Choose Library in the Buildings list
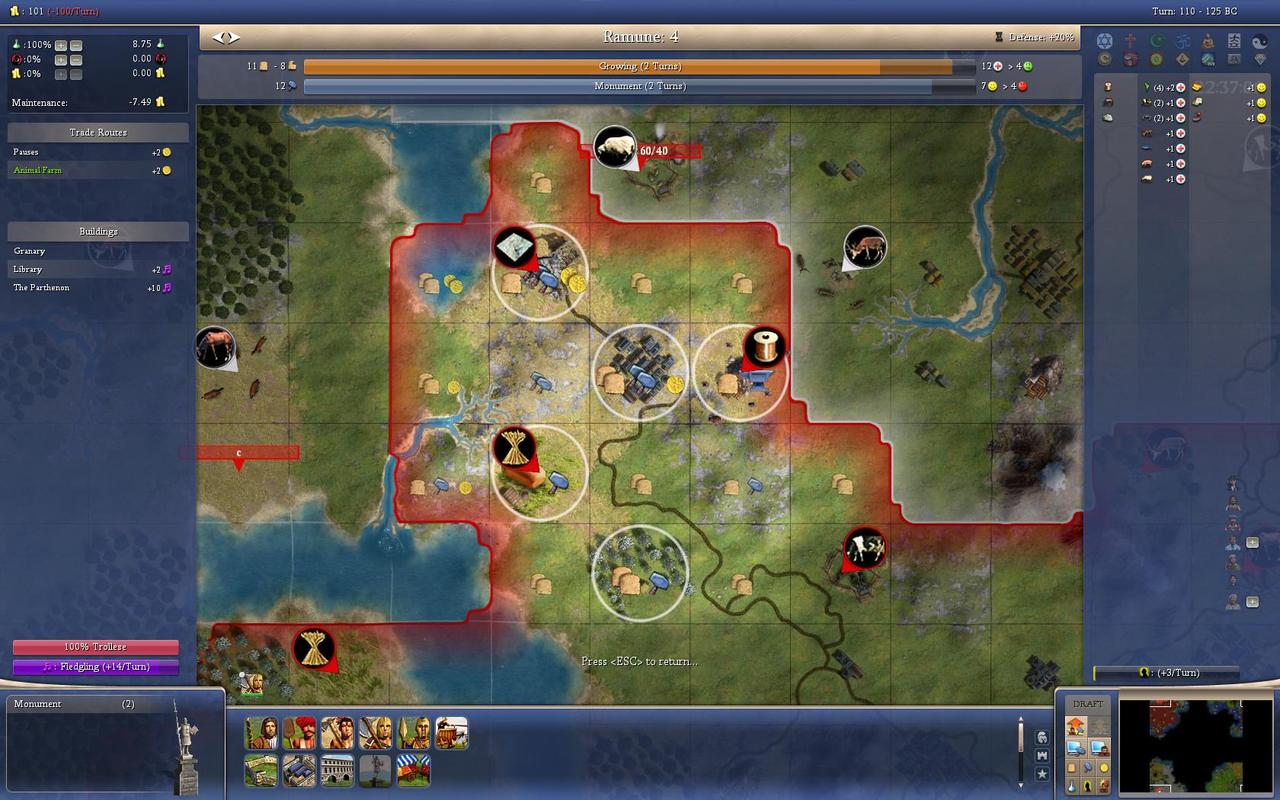This screenshot has width=1280, height=800. [x=28, y=270]
